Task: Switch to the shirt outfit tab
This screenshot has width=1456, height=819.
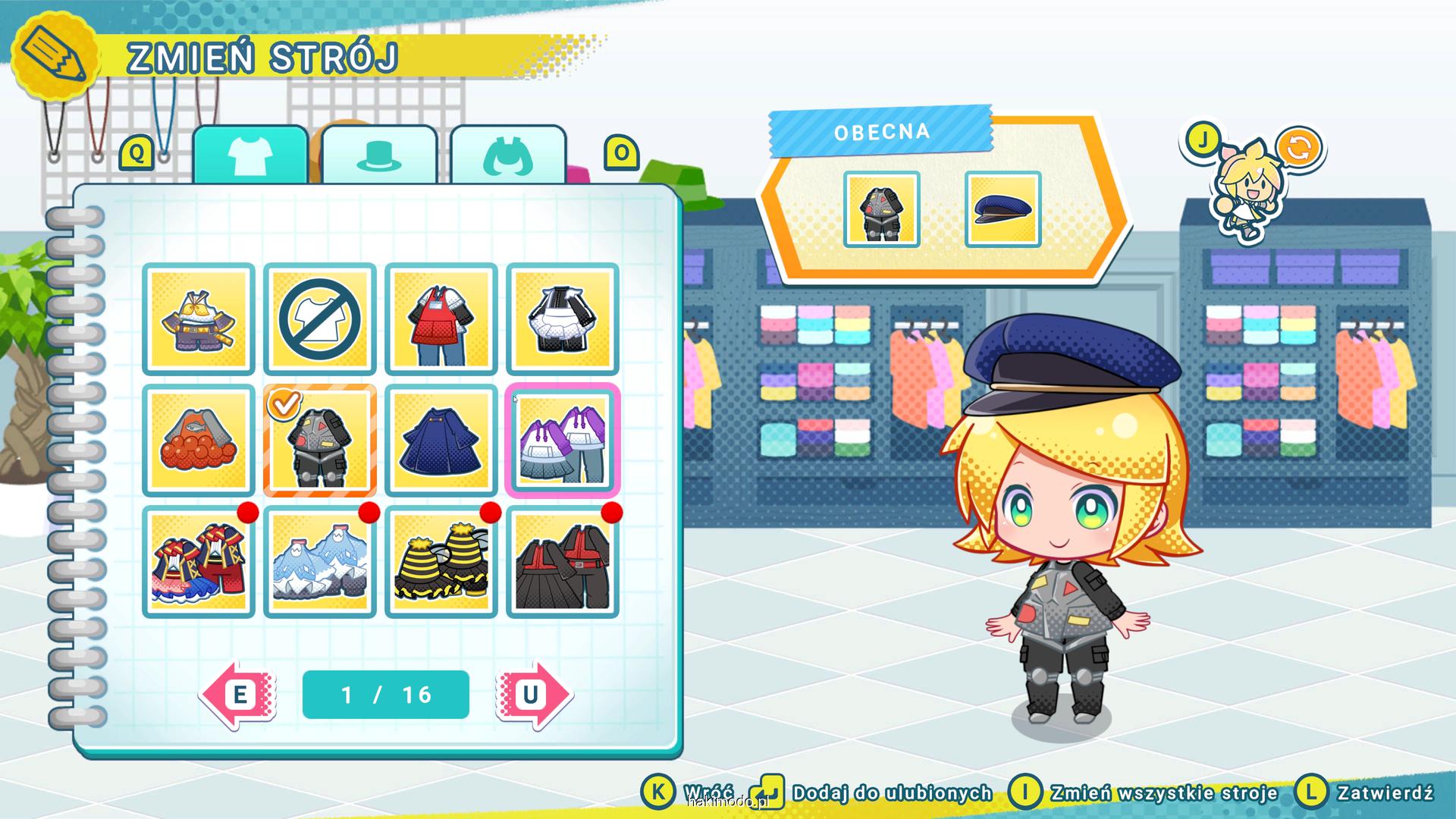Action: point(250,155)
